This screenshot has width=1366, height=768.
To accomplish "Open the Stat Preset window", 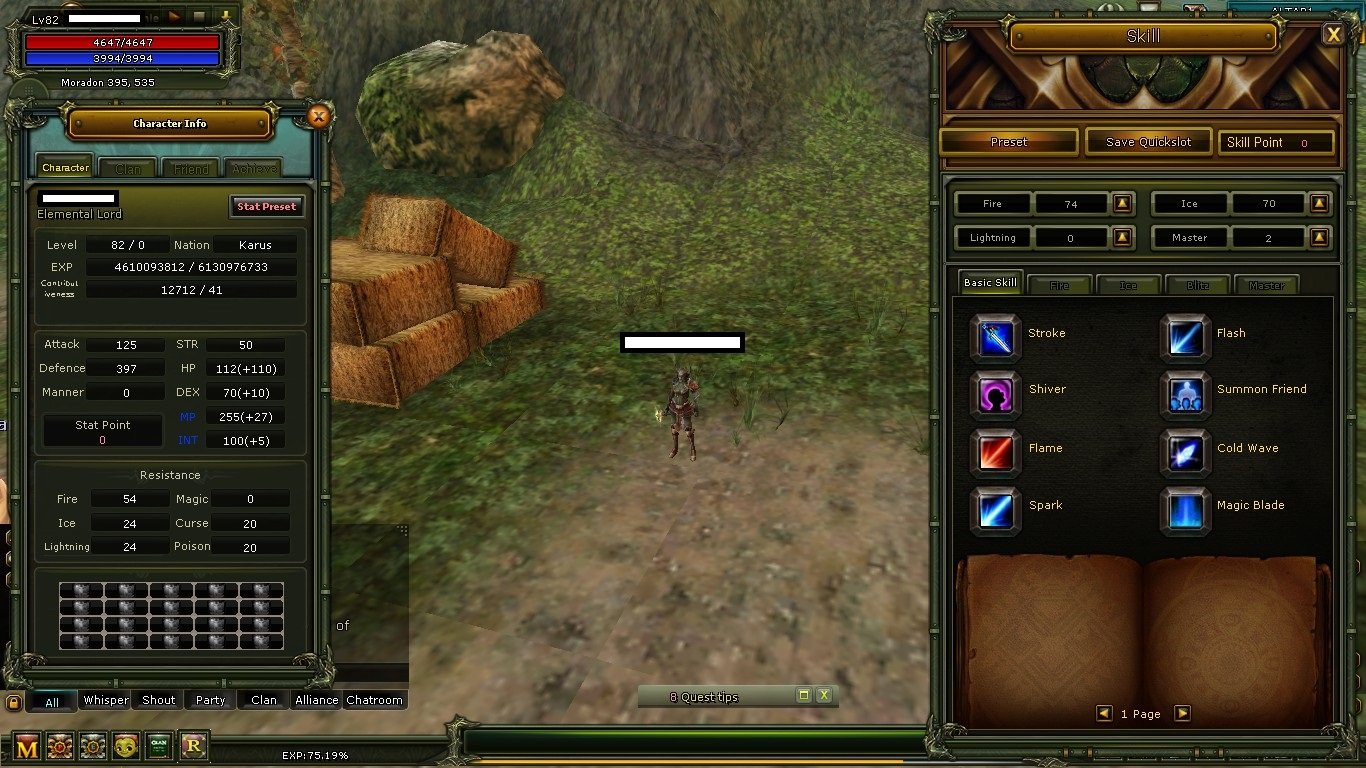I will (266, 206).
